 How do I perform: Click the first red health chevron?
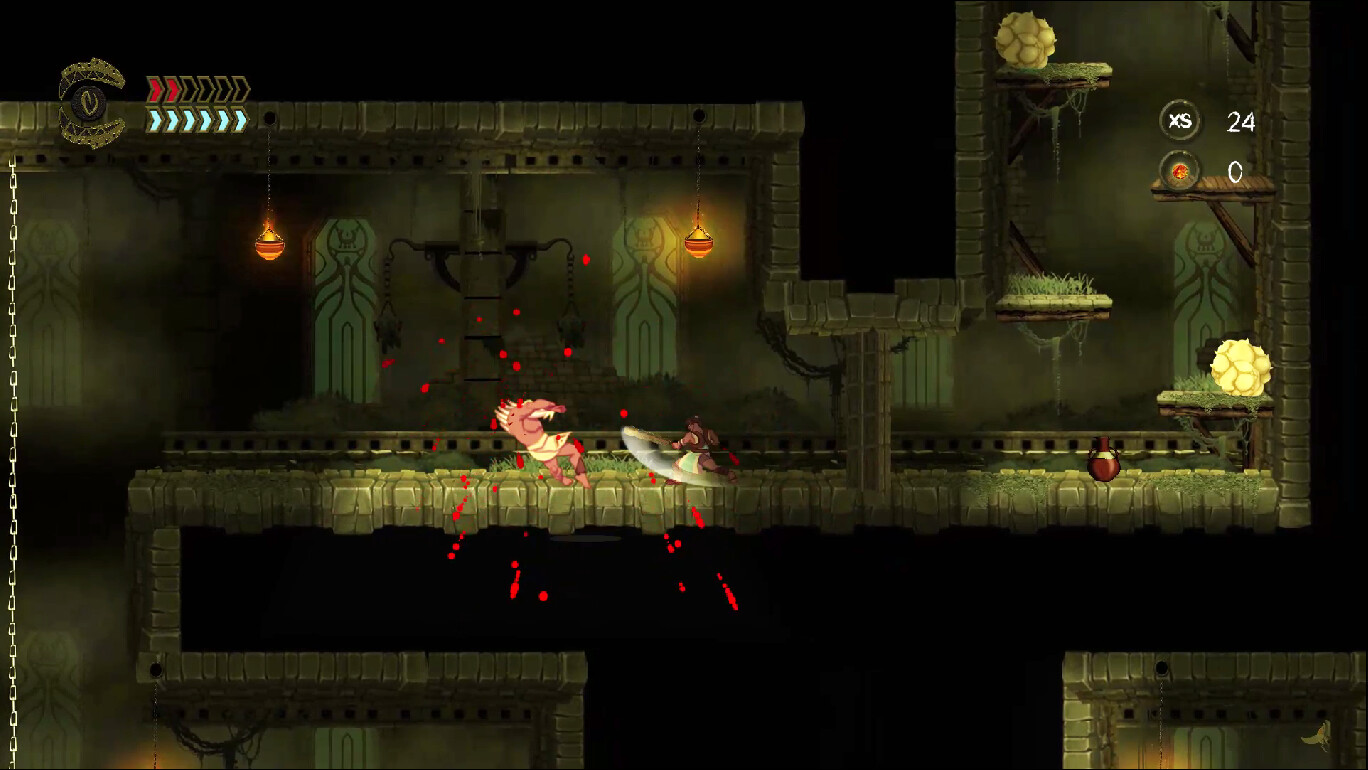[155, 90]
